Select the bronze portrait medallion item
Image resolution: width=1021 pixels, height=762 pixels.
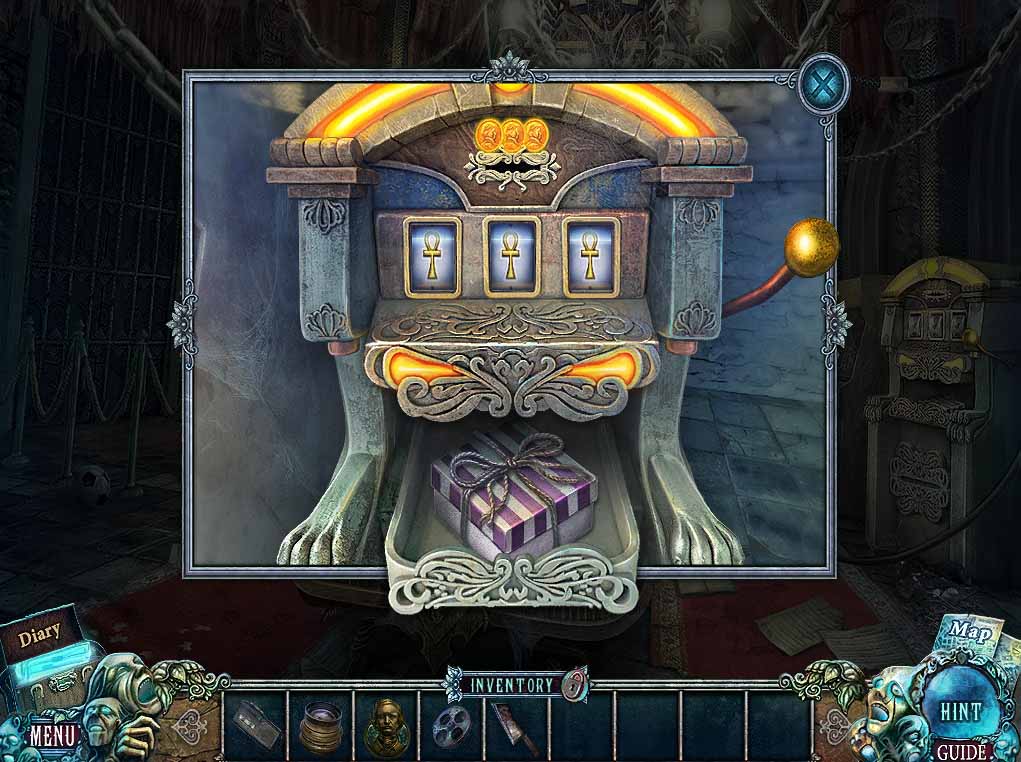pos(386,723)
